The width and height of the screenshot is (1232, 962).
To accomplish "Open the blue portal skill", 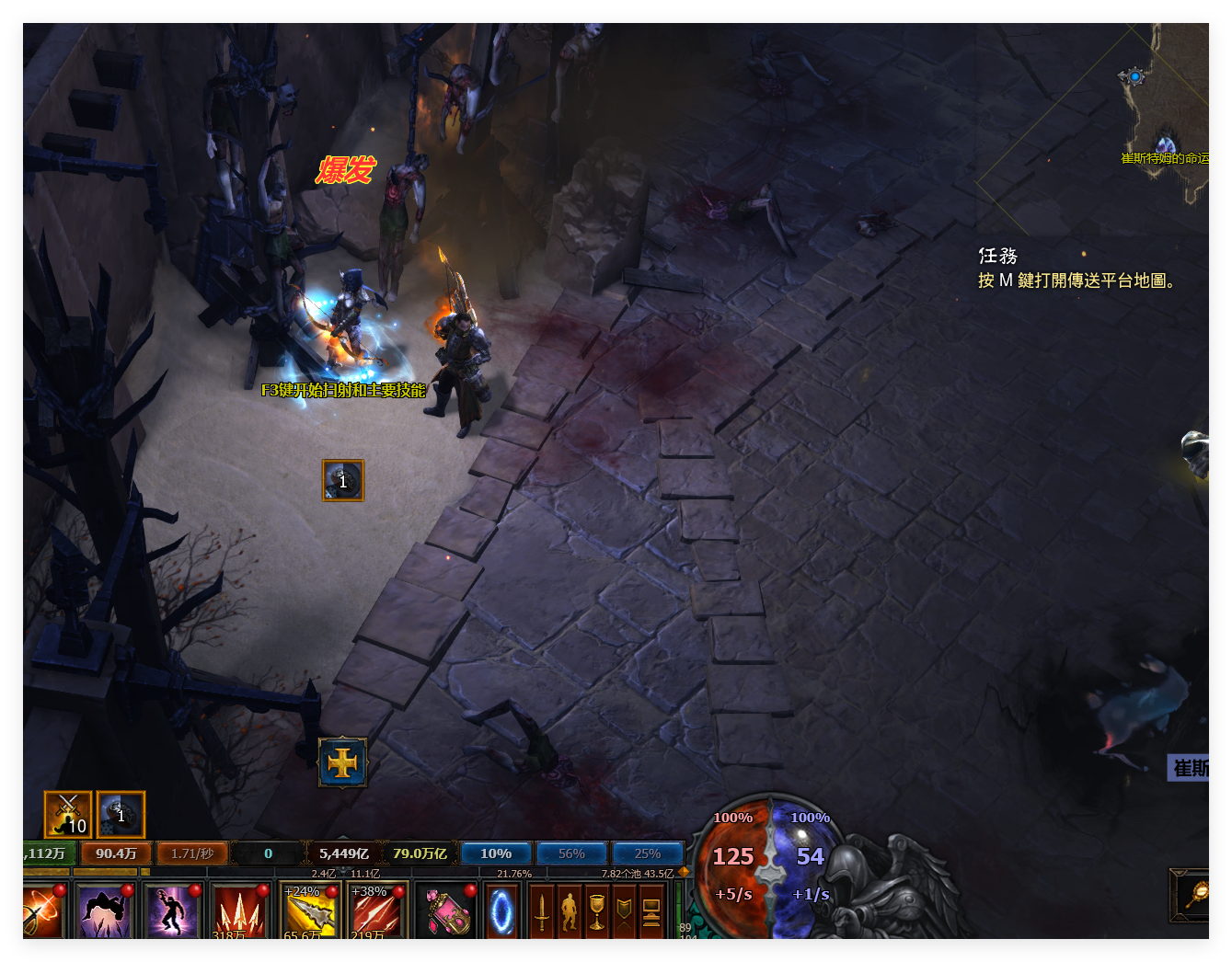I will tap(502, 911).
